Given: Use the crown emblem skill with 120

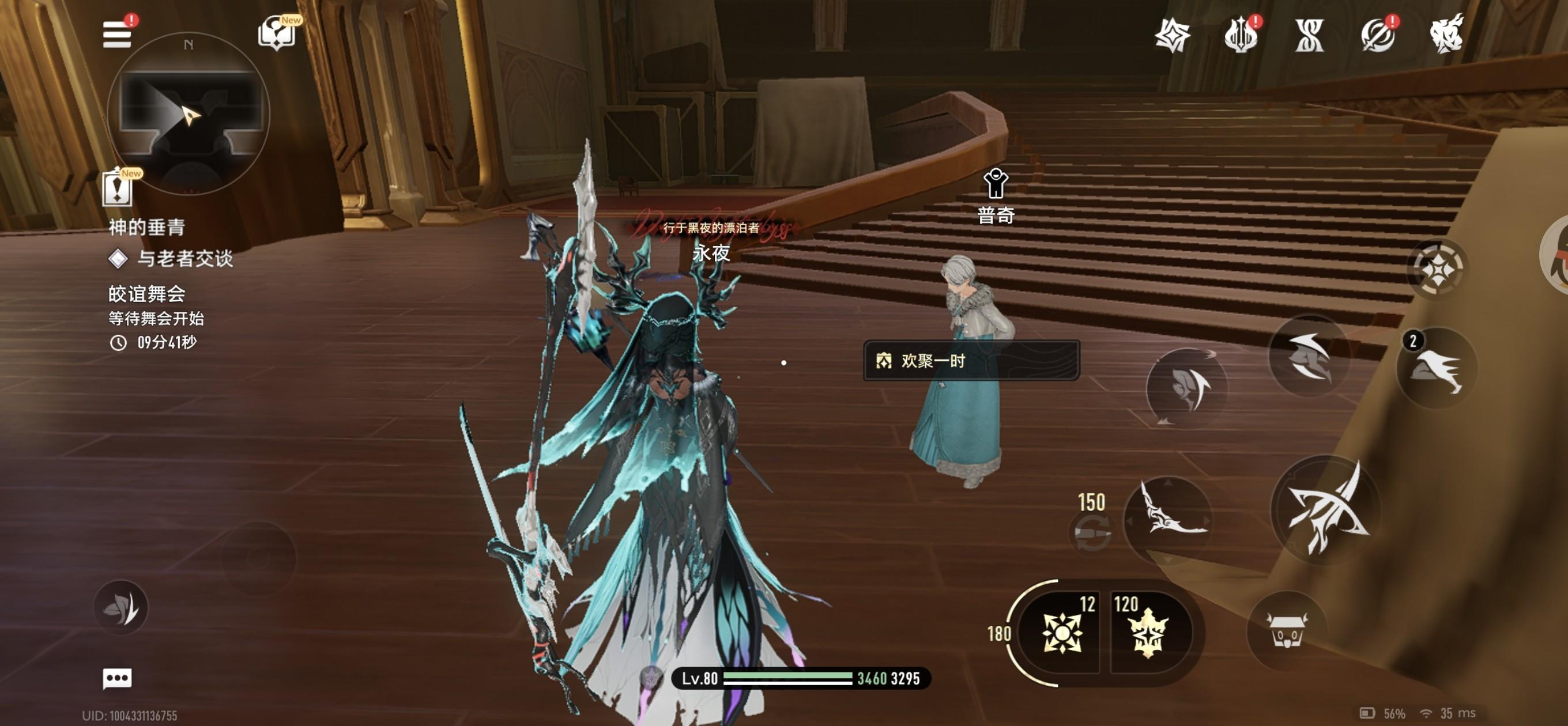Looking at the screenshot, I should [1148, 633].
